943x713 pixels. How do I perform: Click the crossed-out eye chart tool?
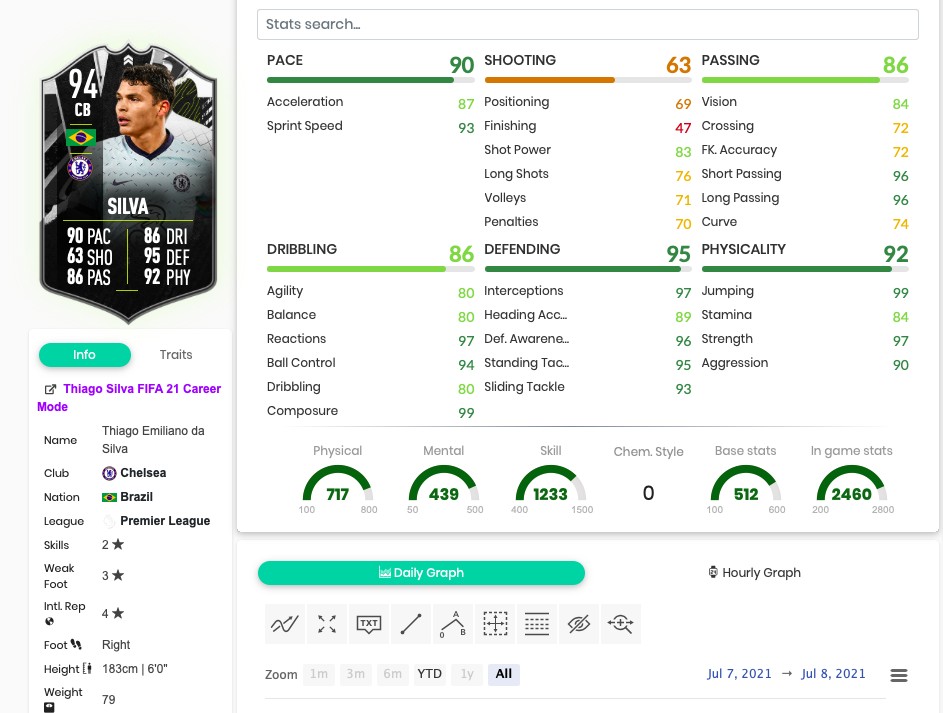tap(579, 624)
